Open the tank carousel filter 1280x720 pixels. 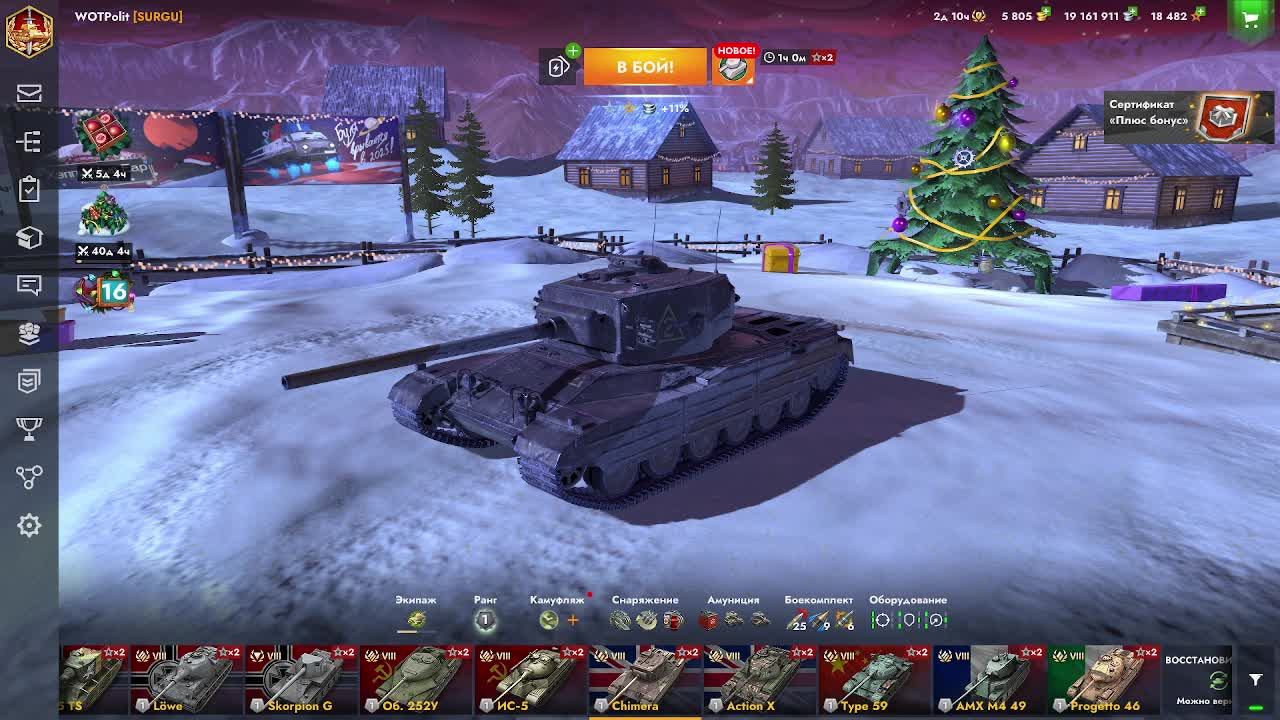point(1256,680)
